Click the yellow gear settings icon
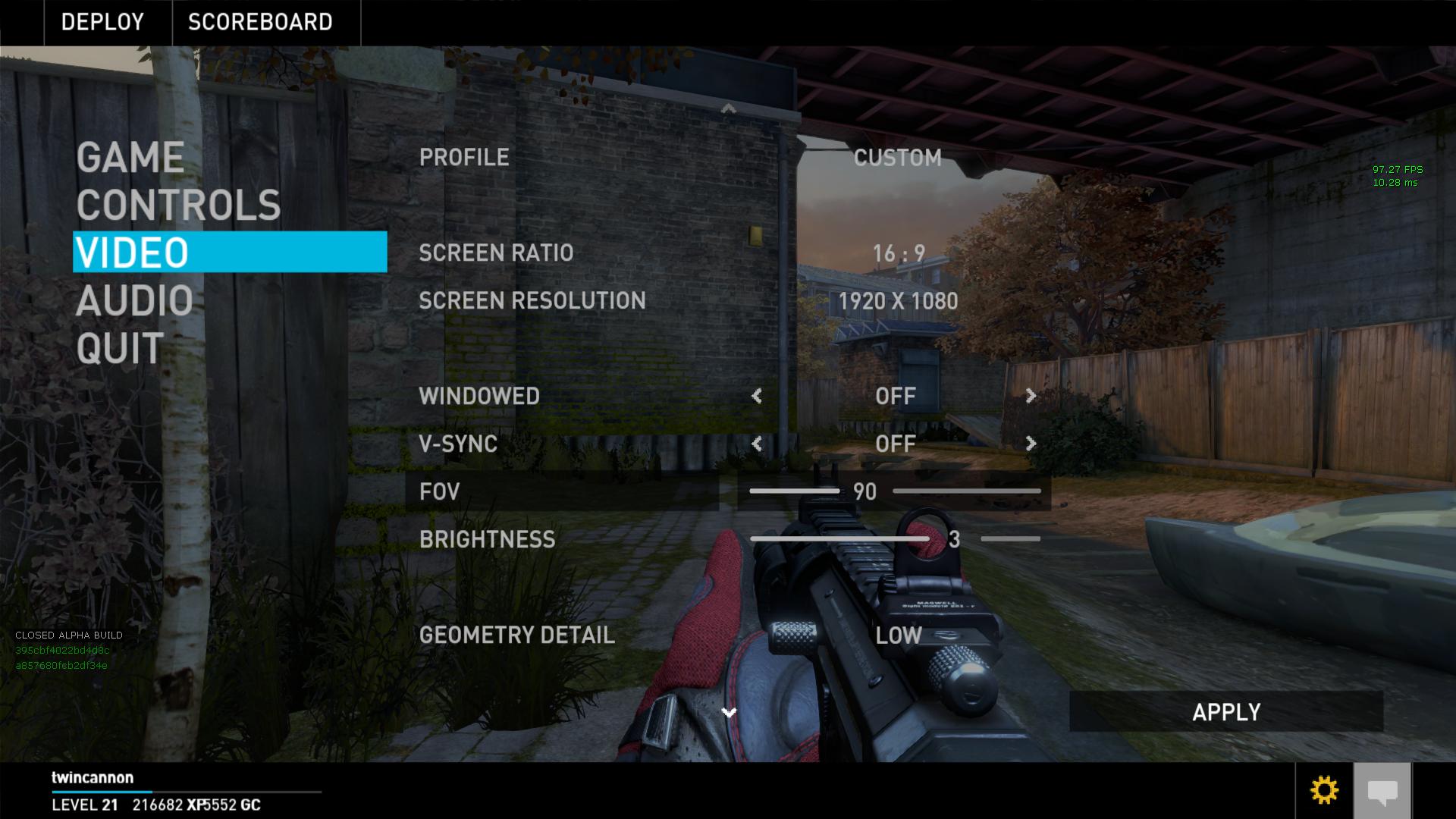1456x819 pixels. coord(1324,791)
